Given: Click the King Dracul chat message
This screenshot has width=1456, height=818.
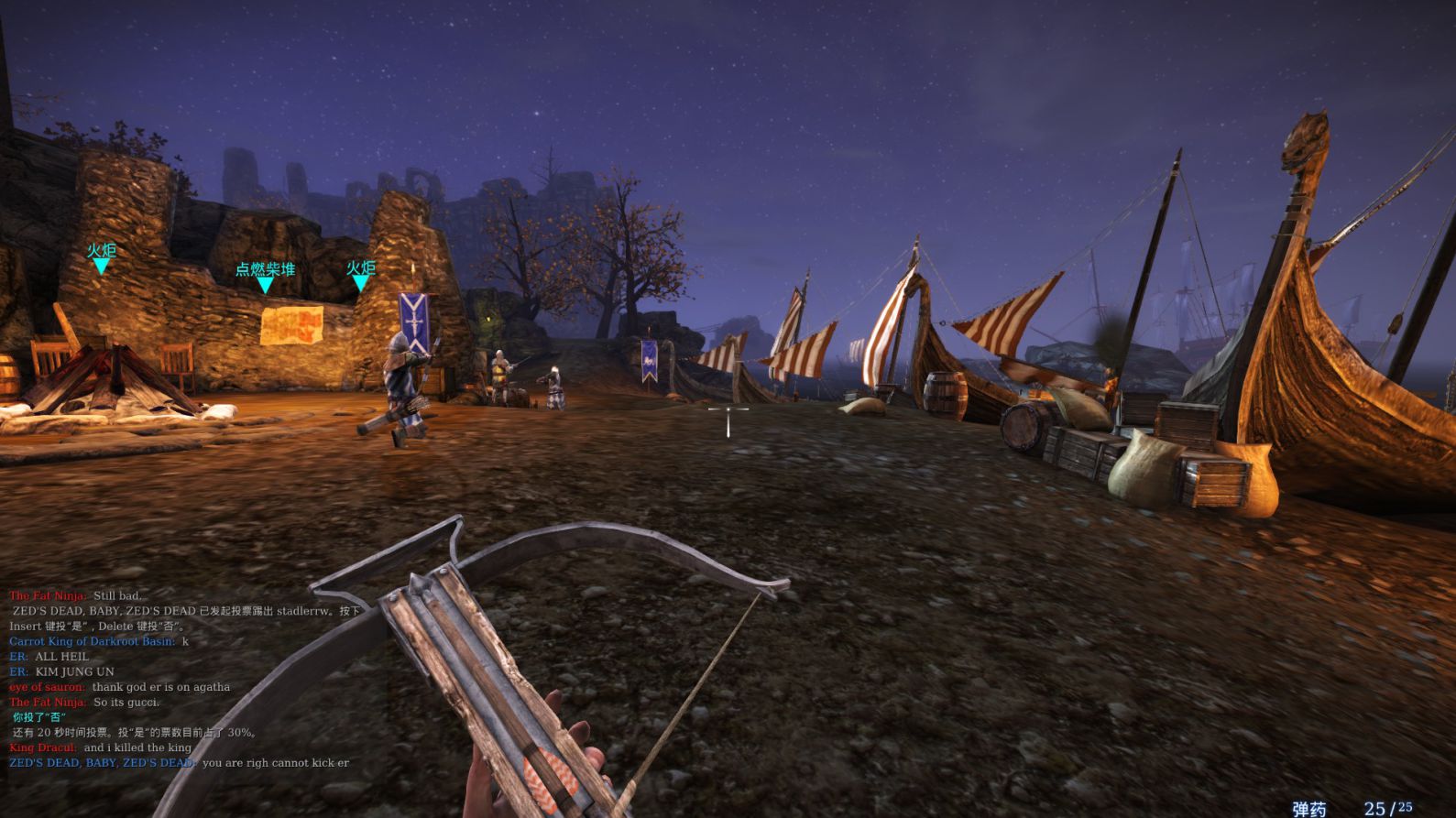Looking at the screenshot, I should (x=101, y=747).
